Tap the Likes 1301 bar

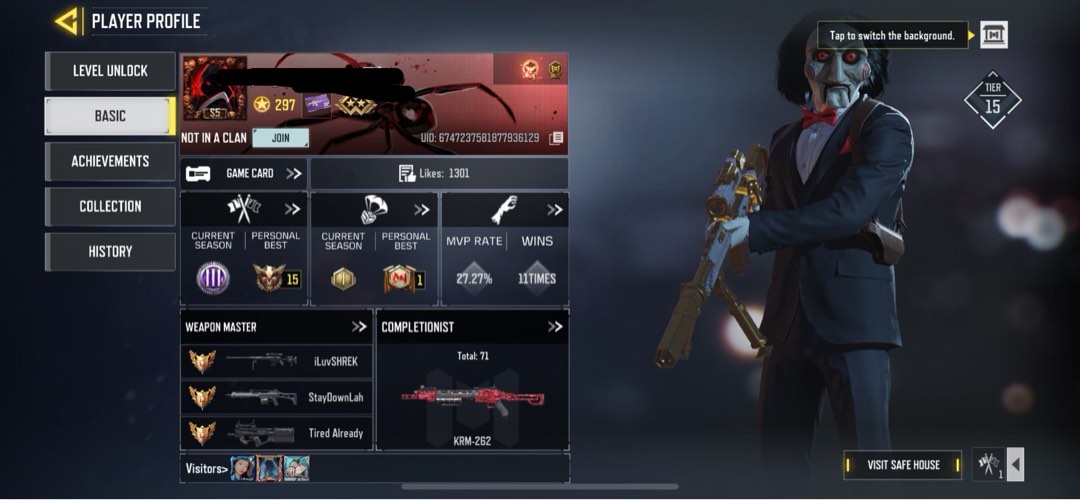[438, 173]
